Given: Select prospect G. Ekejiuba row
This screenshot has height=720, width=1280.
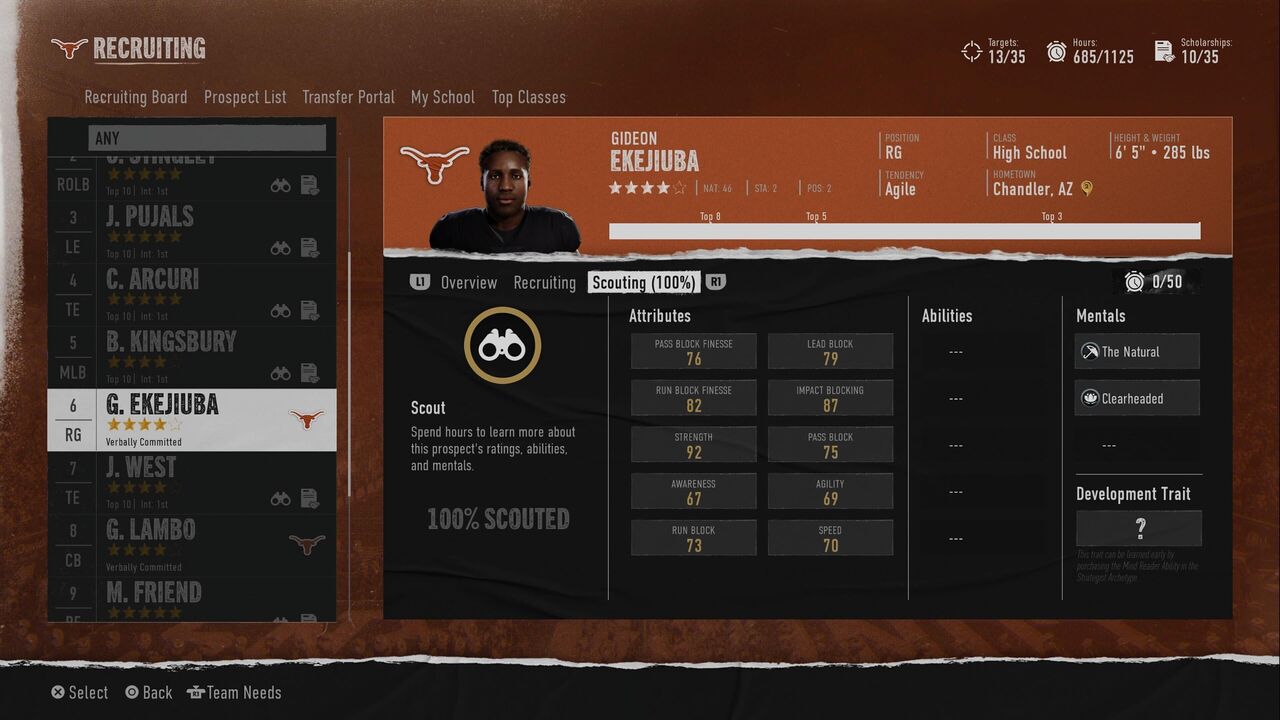Looking at the screenshot, I should (x=192, y=419).
